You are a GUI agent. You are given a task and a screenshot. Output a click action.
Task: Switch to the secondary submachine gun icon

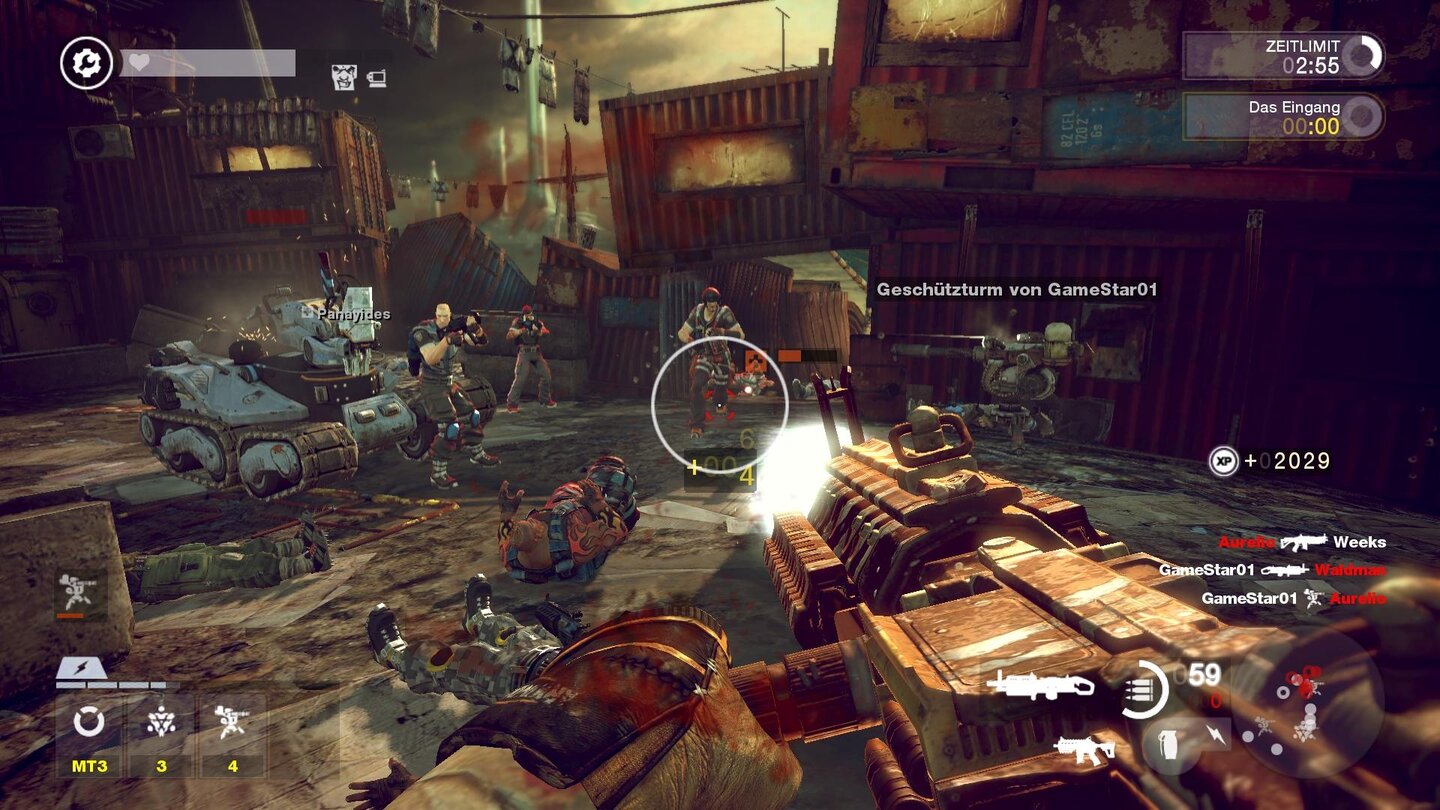(1086, 749)
